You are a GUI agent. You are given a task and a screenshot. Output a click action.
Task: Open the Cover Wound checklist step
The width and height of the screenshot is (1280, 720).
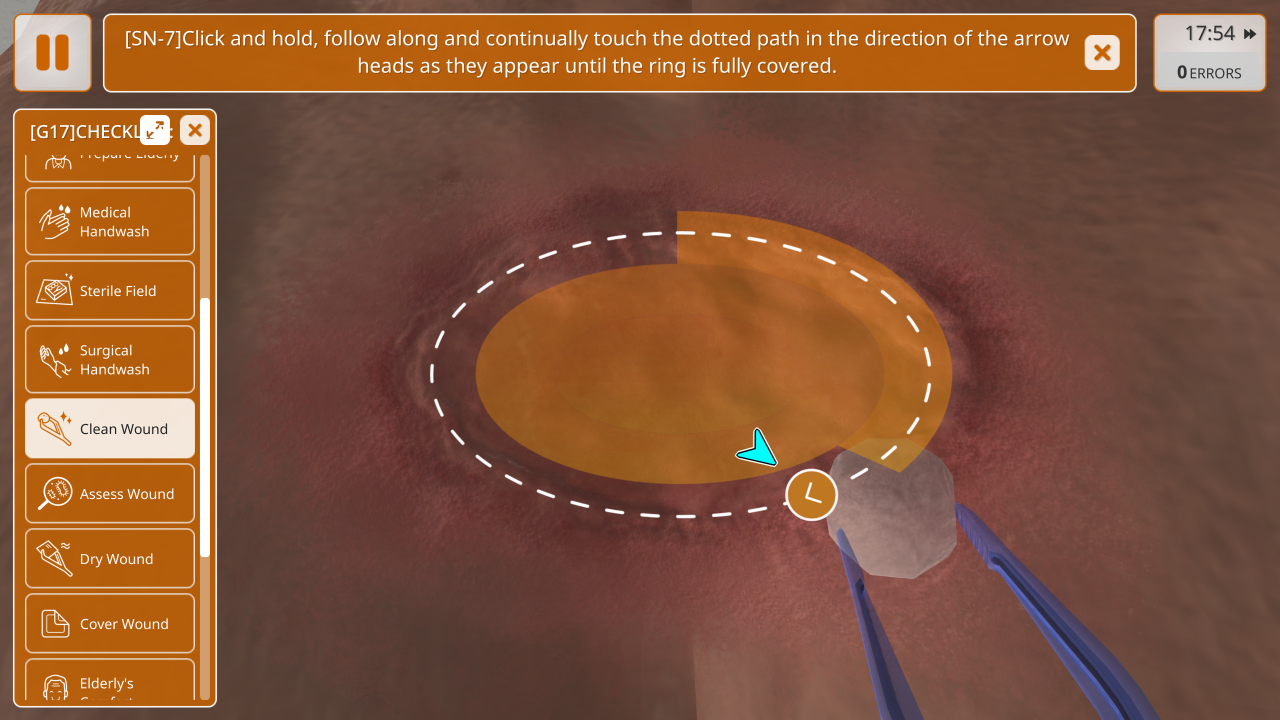click(110, 624)
